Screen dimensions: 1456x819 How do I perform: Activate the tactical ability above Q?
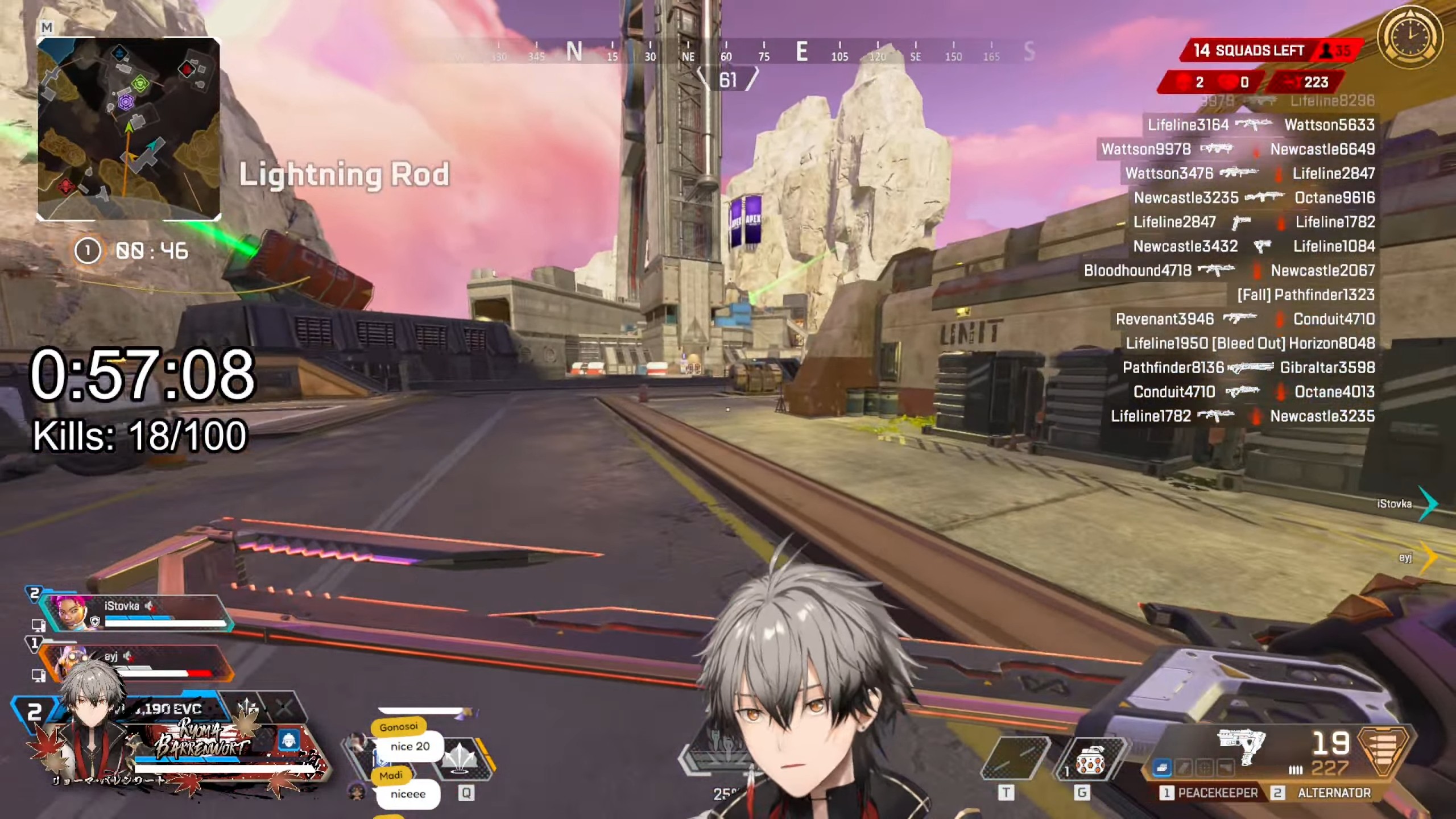[x=462, y=760]
